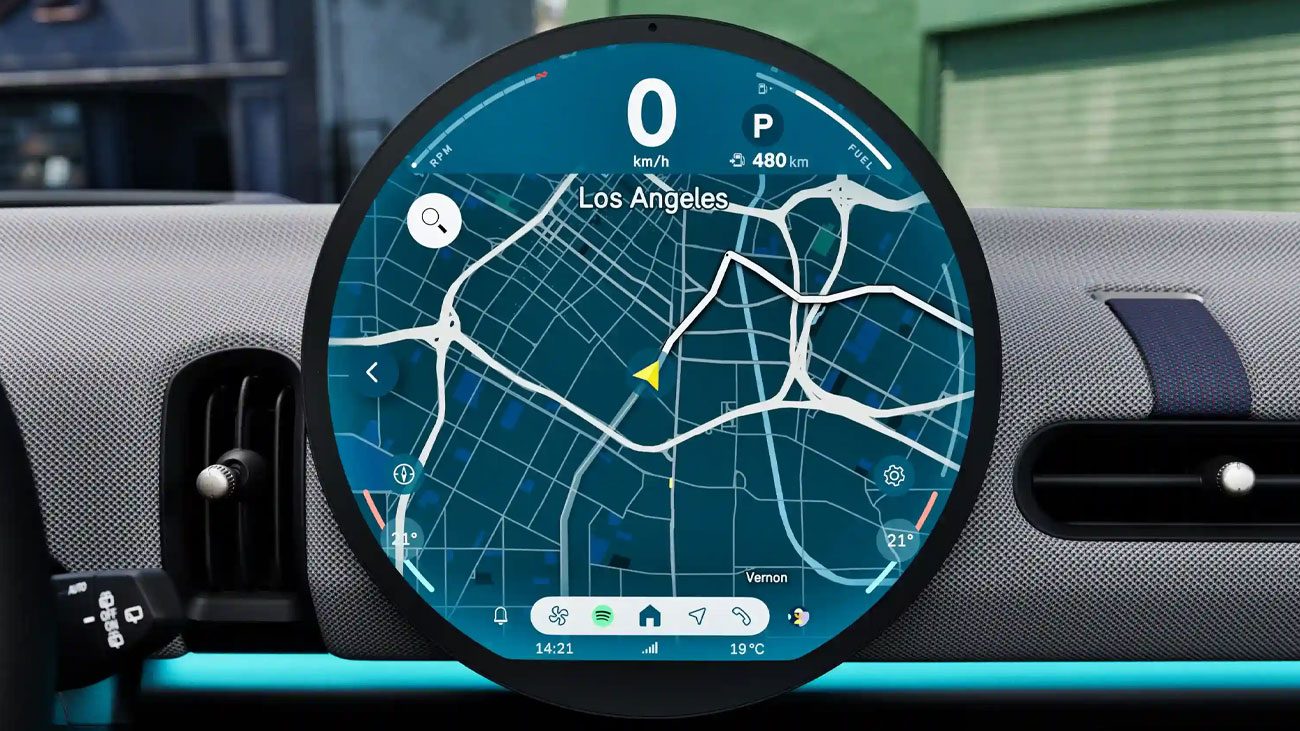Open the phone handset icon
The width and height of the screenshot is (1300, 731).
pos(741,616)
